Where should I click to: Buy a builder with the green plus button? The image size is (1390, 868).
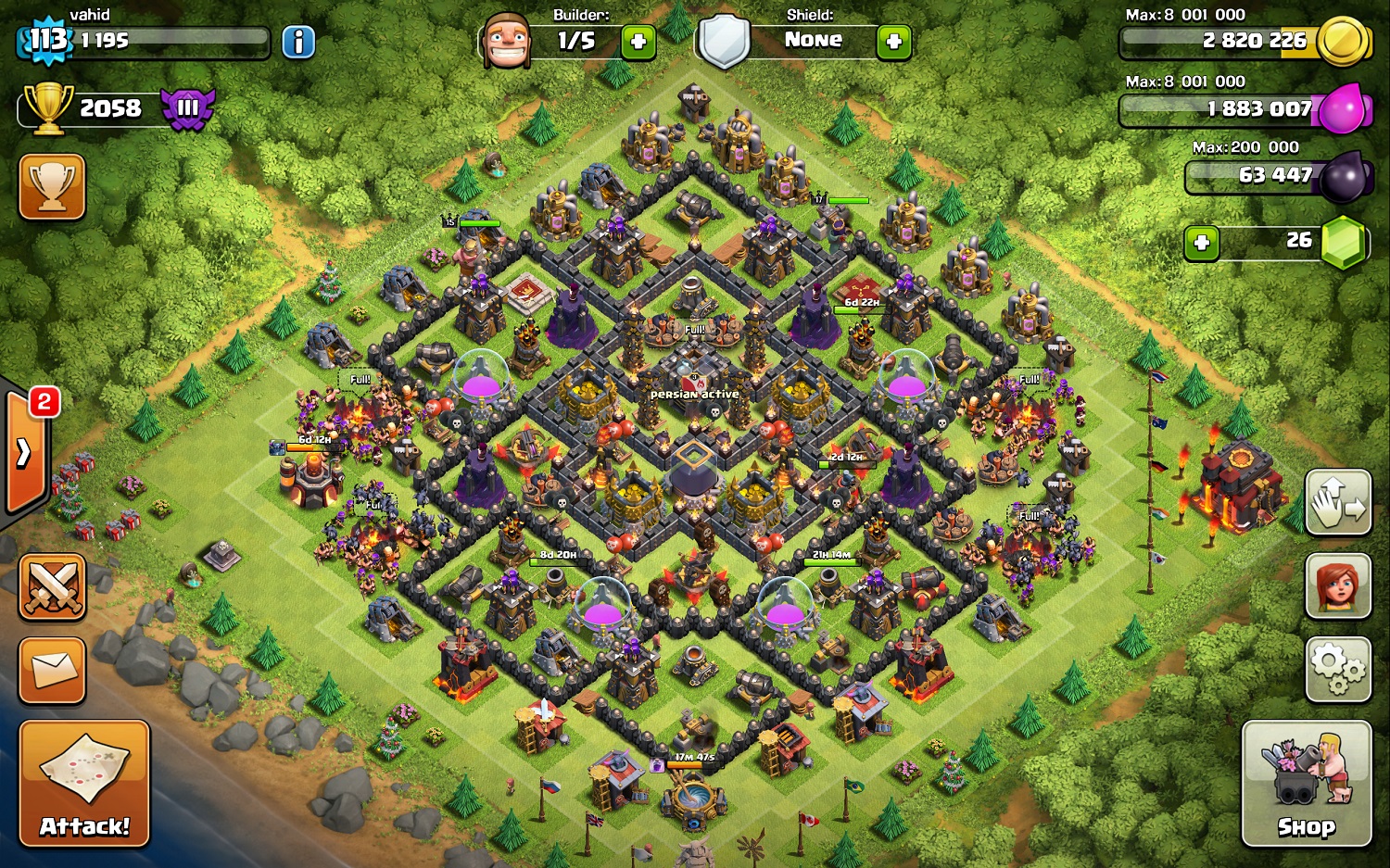(638, 42)
